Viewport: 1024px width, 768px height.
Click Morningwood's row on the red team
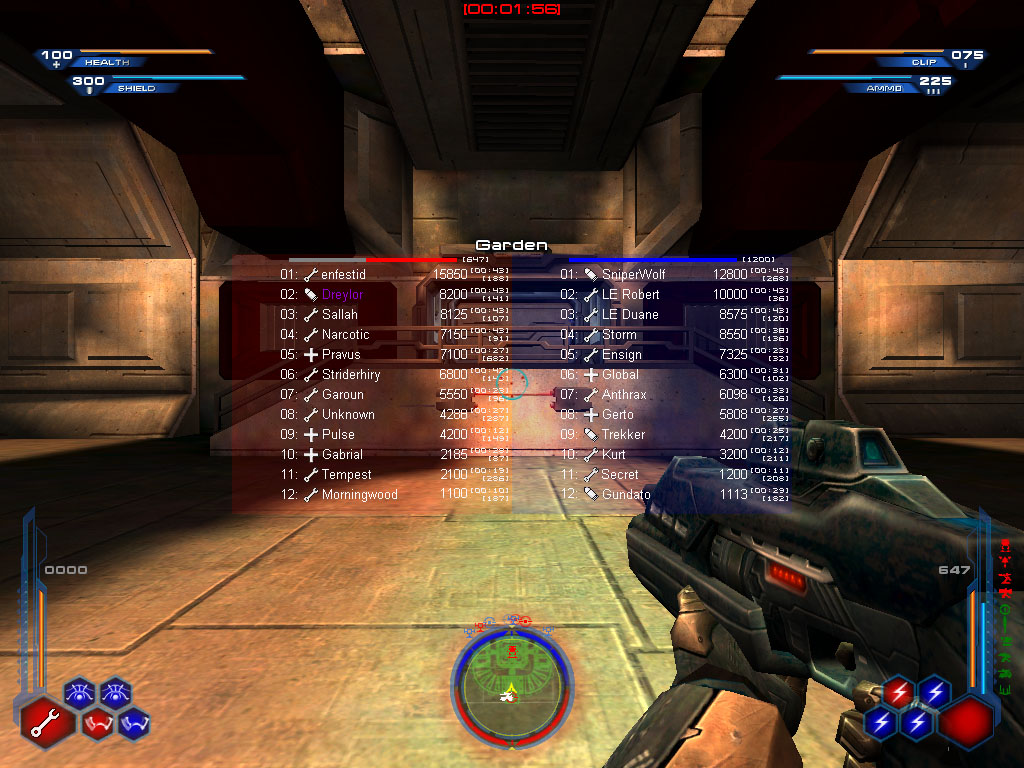point(359,494)
